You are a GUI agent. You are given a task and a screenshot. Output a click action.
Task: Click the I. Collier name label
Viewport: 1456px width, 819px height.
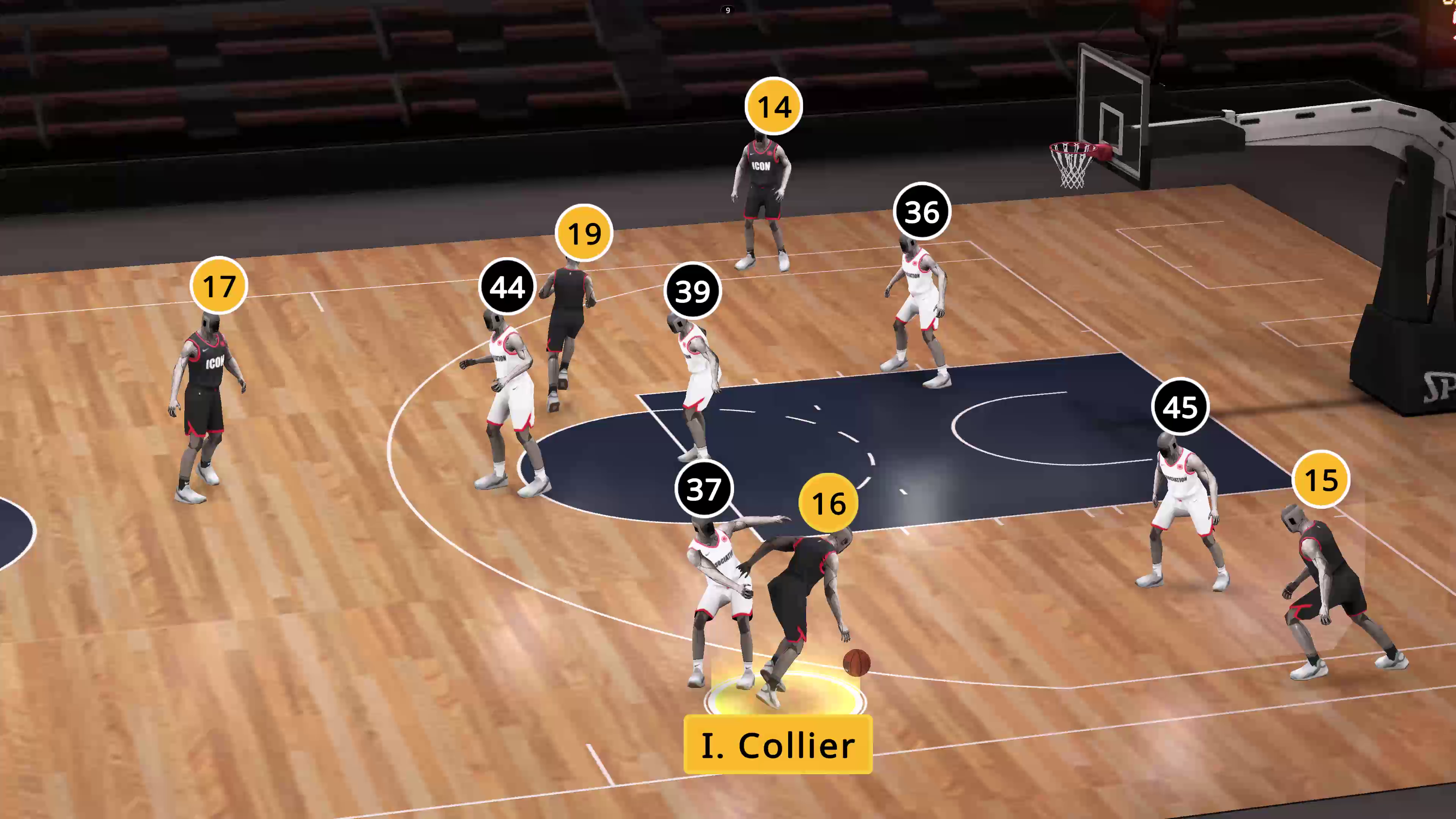coord(778,744)
